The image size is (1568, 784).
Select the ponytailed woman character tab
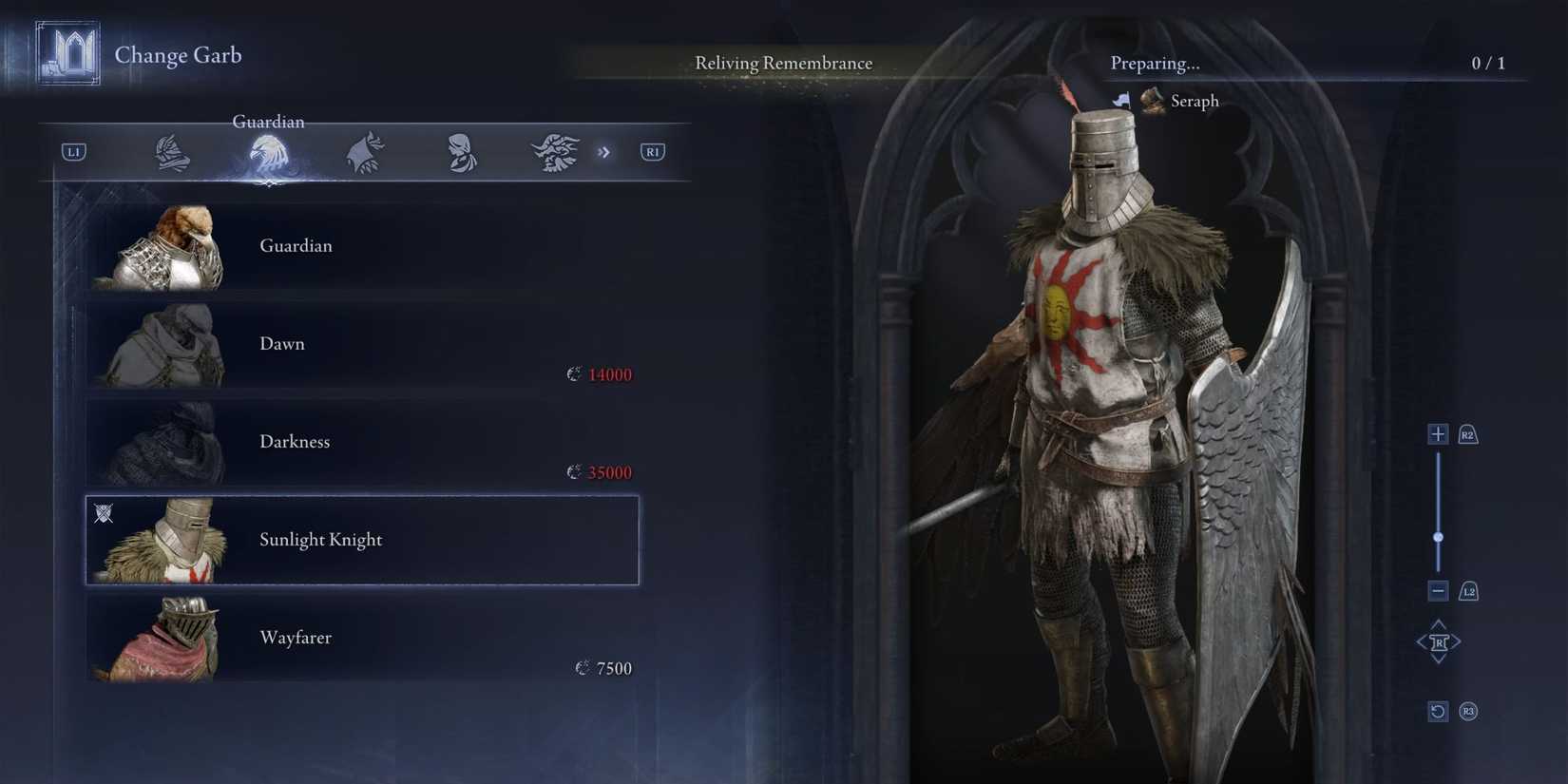(x=462, y=152)
